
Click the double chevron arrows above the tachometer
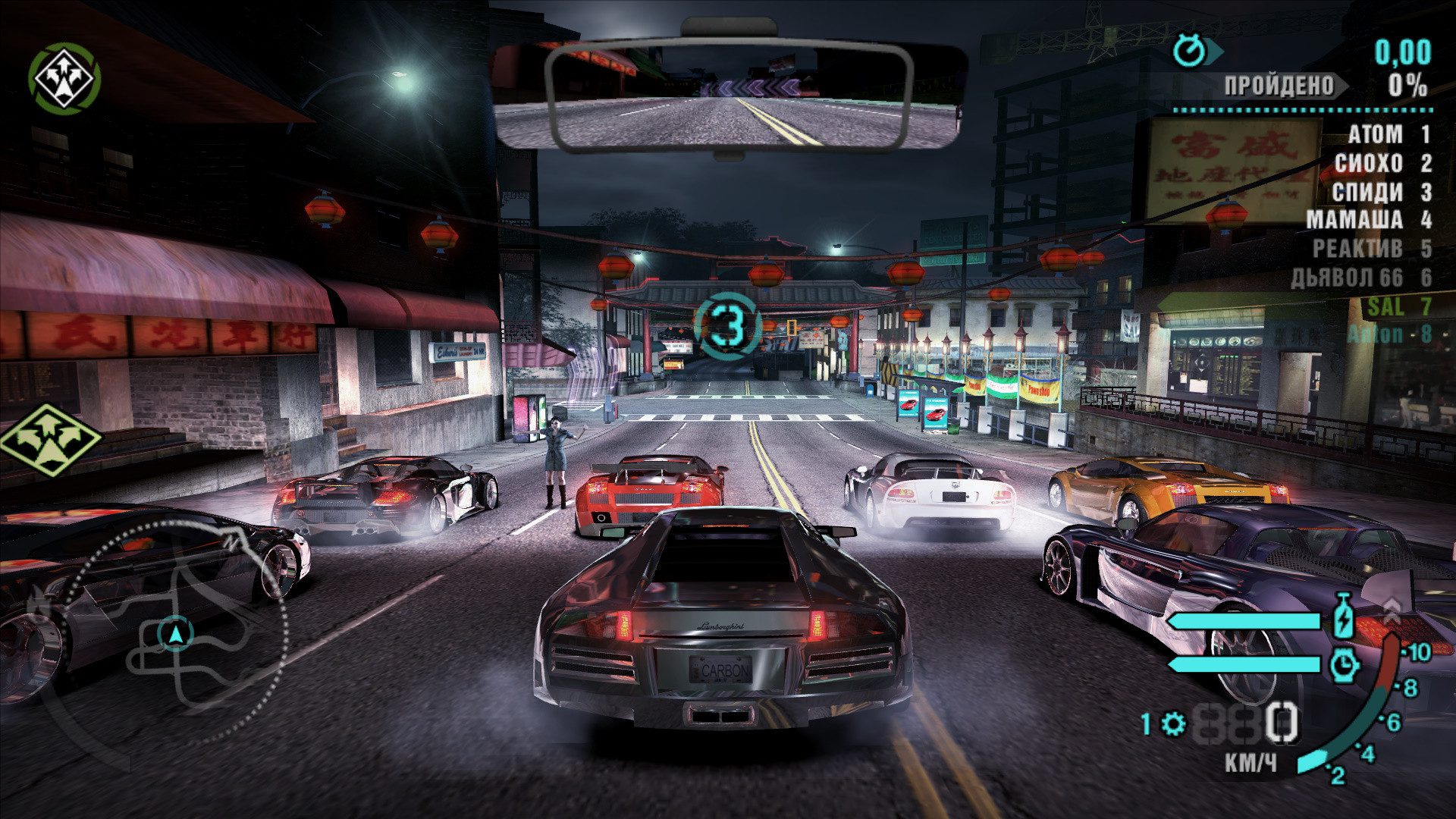1394,607
